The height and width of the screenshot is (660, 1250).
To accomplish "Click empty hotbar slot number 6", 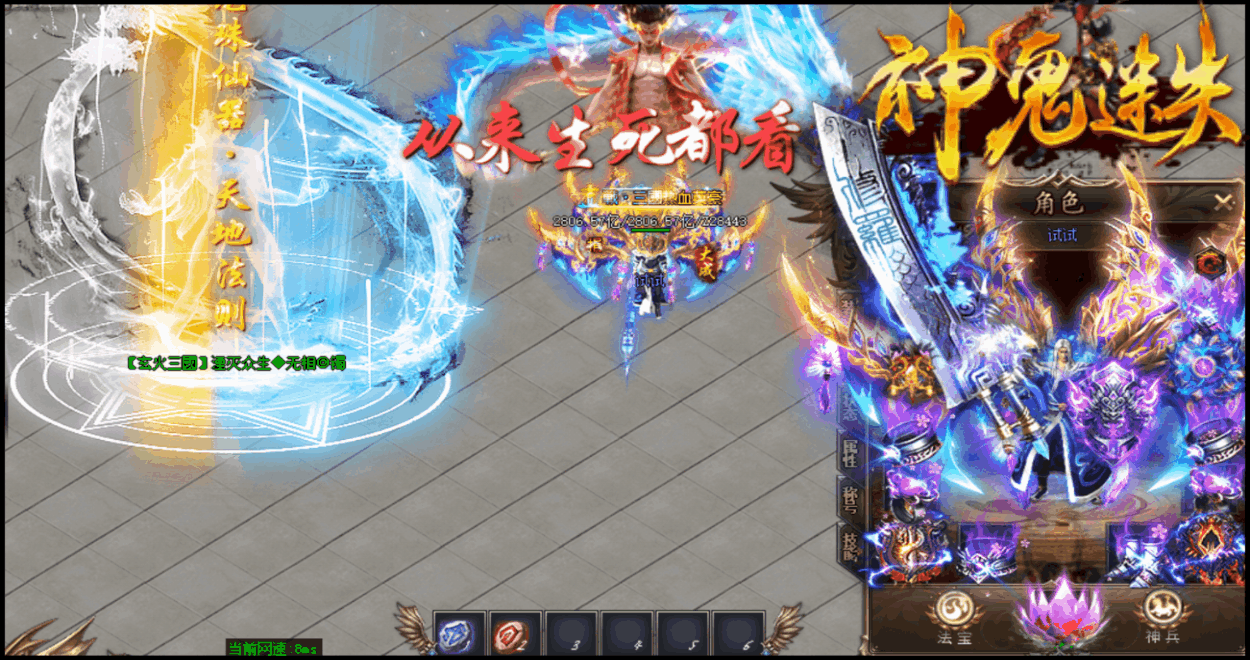I will pos(740,634).
